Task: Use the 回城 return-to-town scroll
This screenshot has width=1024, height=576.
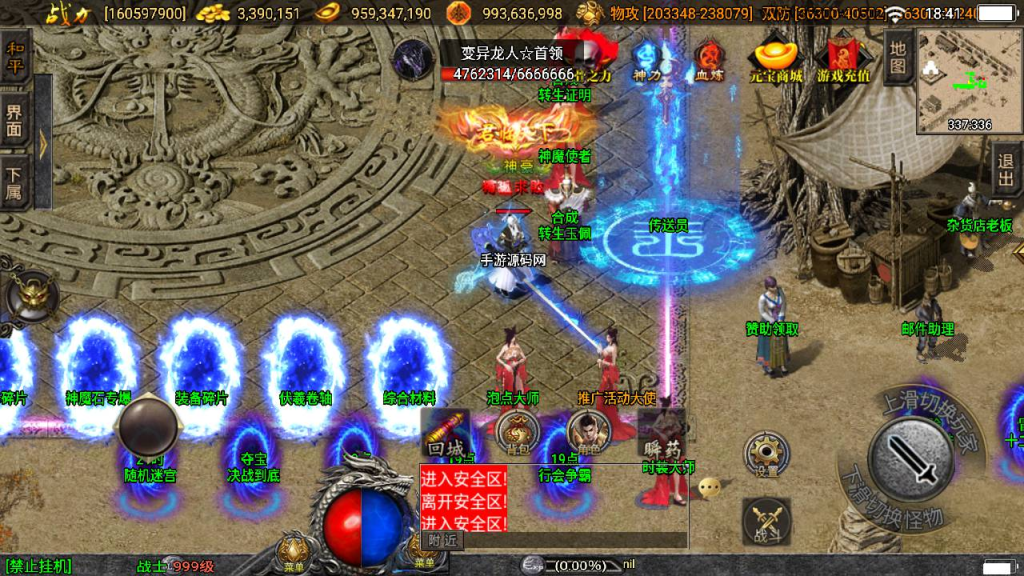Action: pyautogui.click(x=445, y=432)
